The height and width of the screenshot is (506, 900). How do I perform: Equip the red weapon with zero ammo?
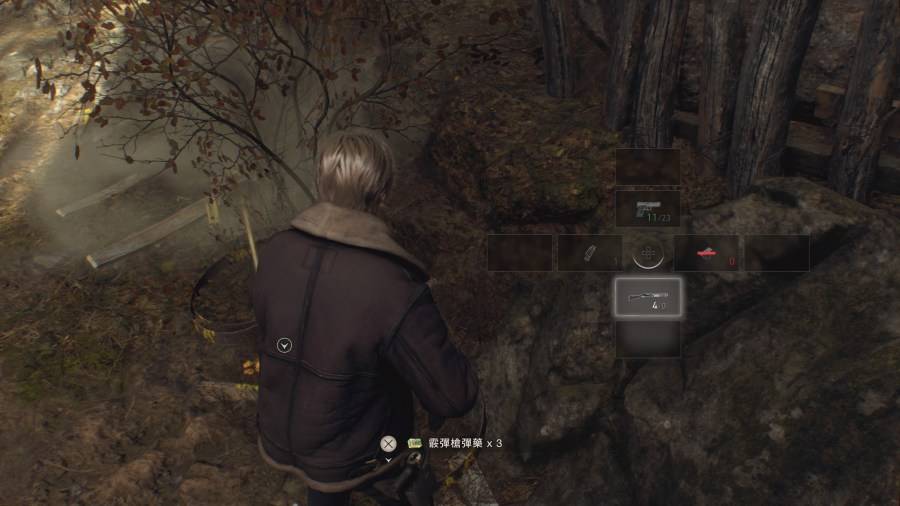(707, 253)
